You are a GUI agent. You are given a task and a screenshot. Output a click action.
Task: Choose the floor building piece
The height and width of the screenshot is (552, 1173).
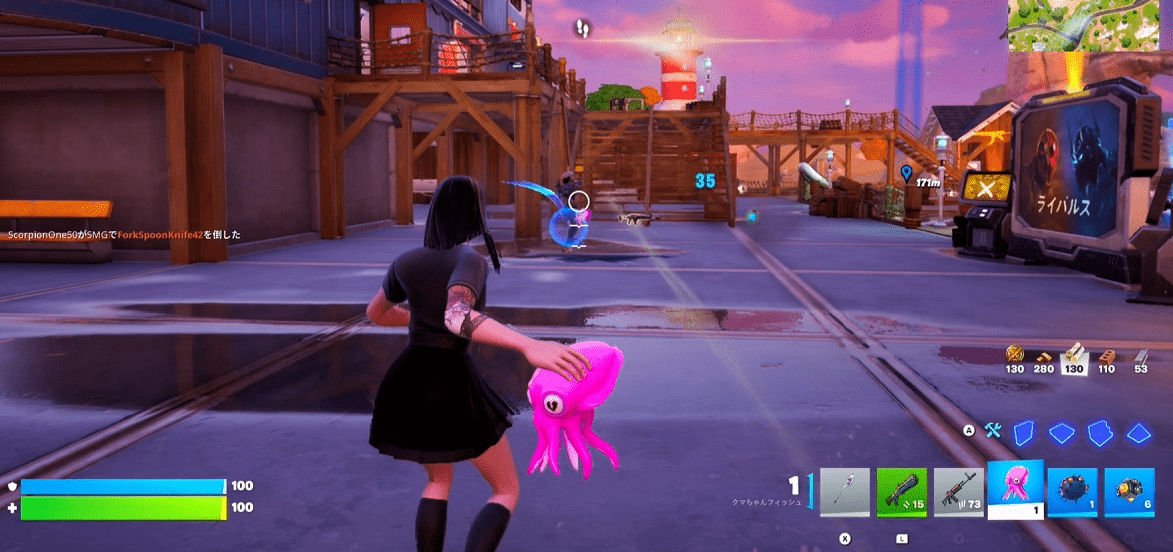1061,432
